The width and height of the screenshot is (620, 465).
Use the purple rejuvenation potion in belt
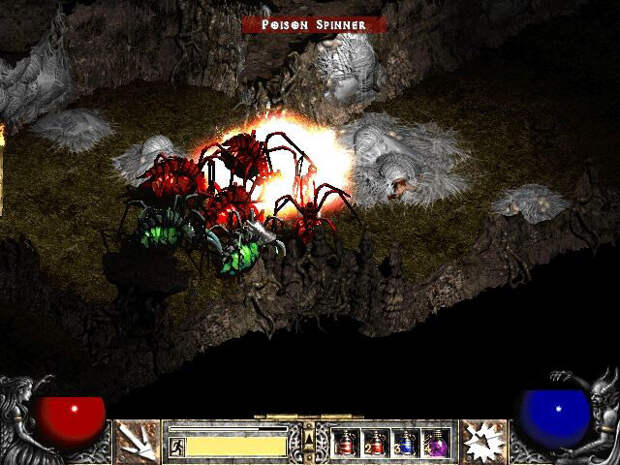click(x=437, y=442)
